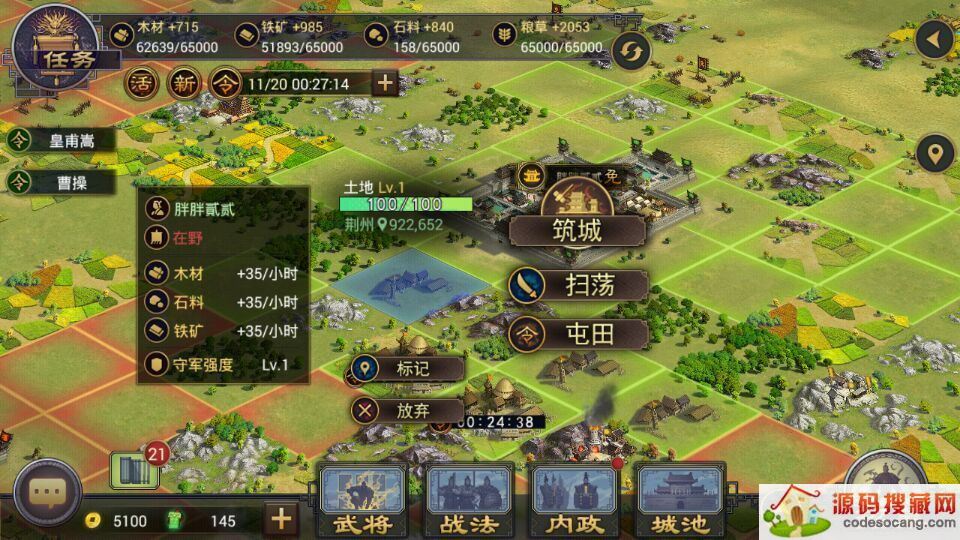Choose 筑城 to build a city

click(578, 231)
